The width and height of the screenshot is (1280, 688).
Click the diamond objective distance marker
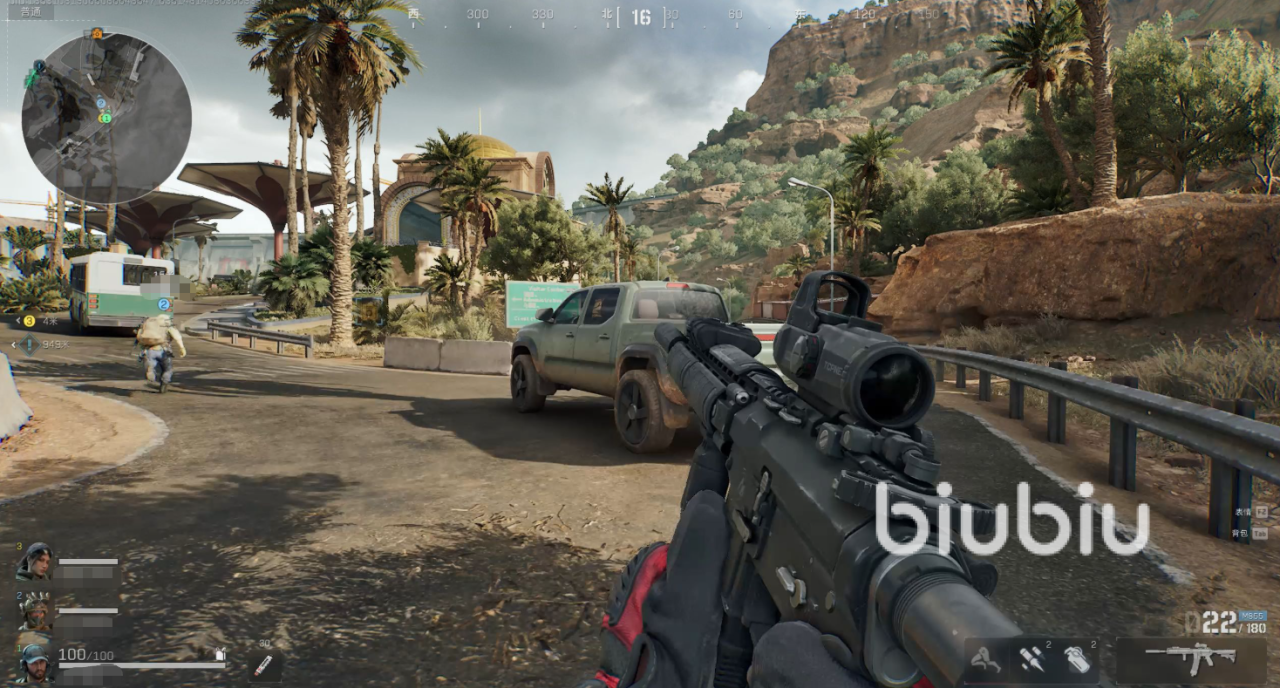coord(29,345)
